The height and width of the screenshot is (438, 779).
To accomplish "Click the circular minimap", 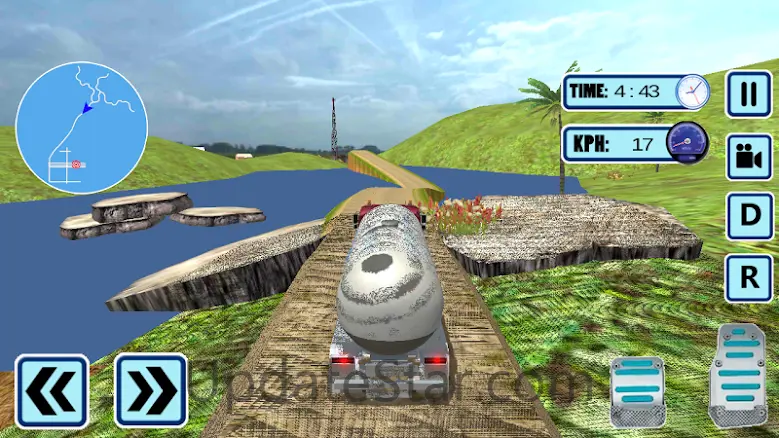I will pyautogui.click(x=82, y=127).
